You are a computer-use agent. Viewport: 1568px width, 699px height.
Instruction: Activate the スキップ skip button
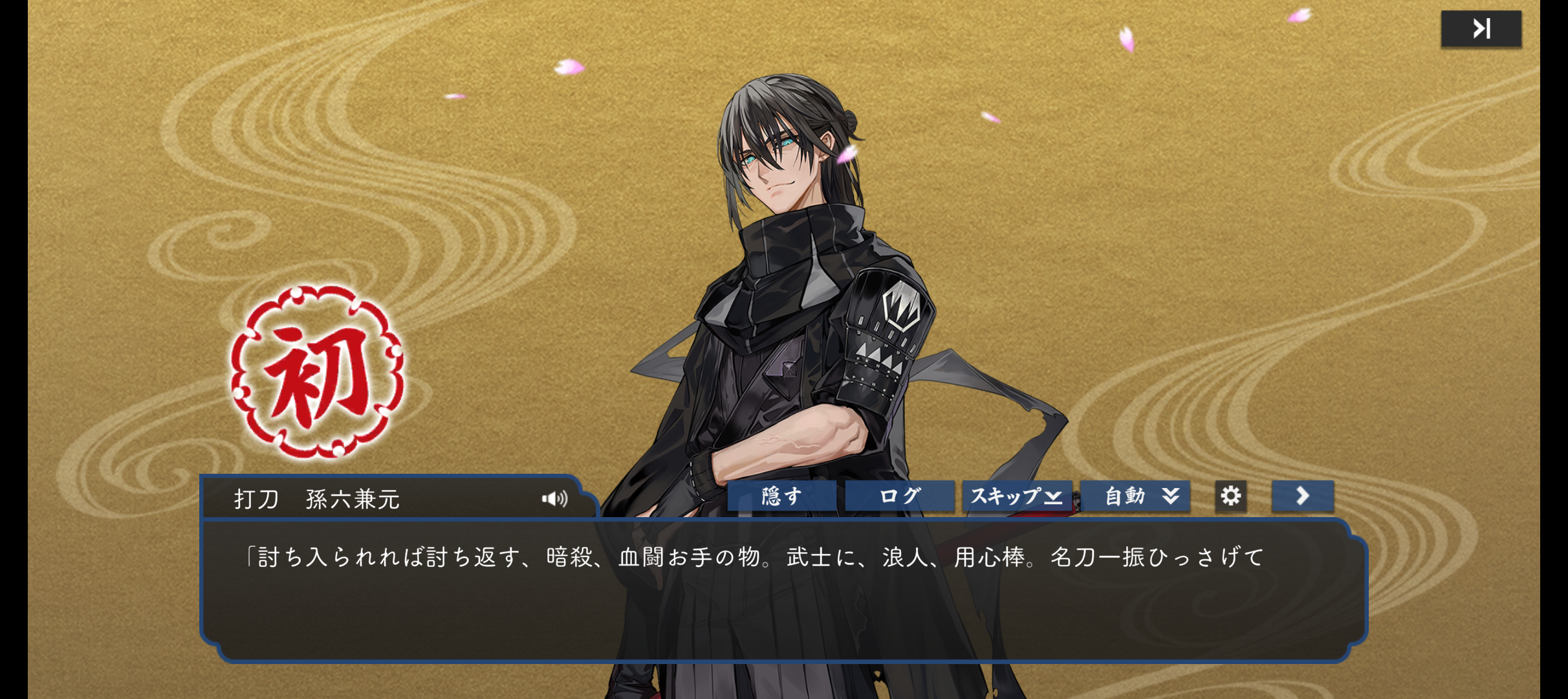(x=1016, y=496)
